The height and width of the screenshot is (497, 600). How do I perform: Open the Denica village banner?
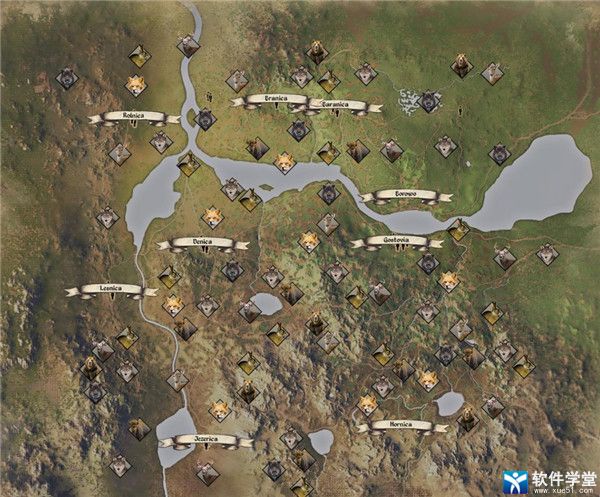(x=201, y=242)
